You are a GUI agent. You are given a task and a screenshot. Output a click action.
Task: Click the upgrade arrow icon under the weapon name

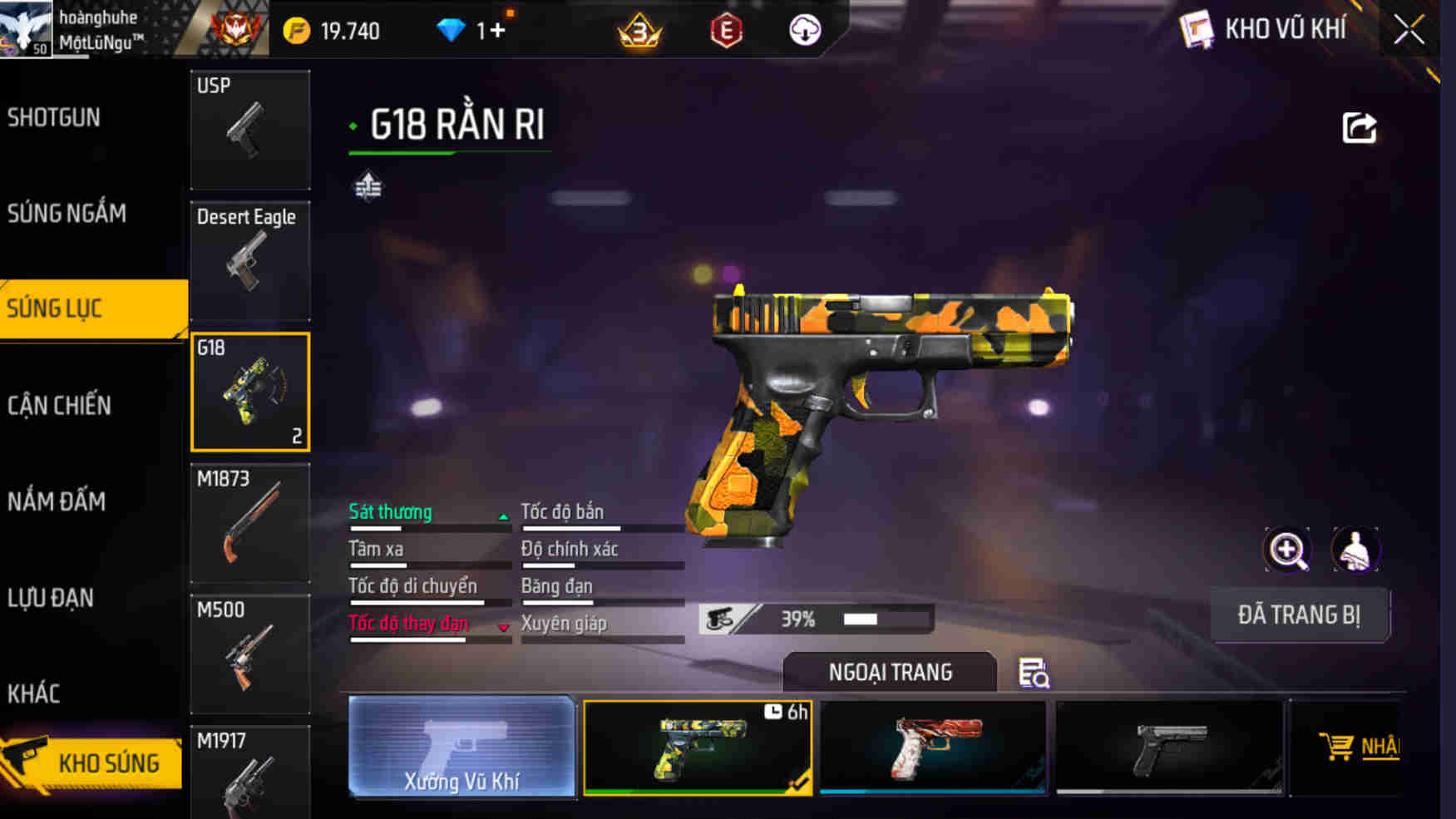point(366,188)
